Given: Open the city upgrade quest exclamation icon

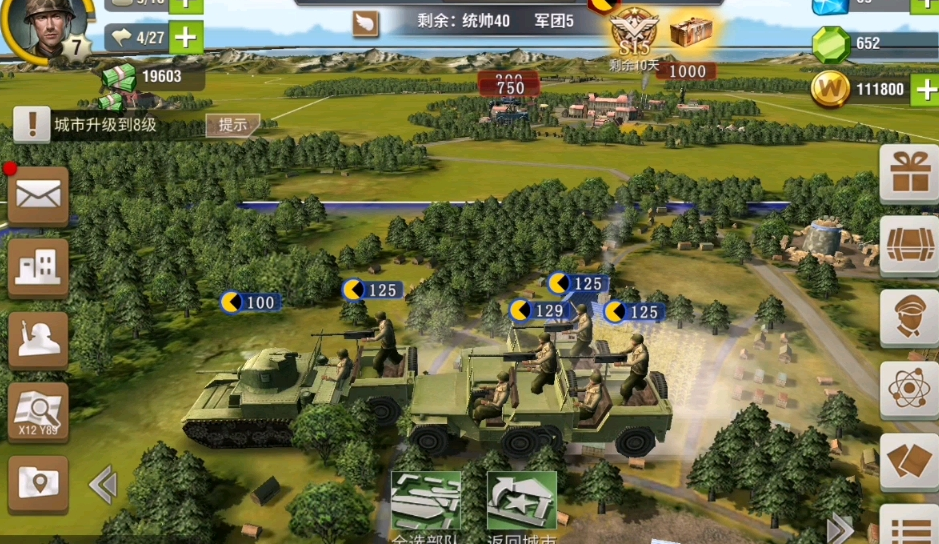Looking at the screenshot, I should tap(32, 125).
